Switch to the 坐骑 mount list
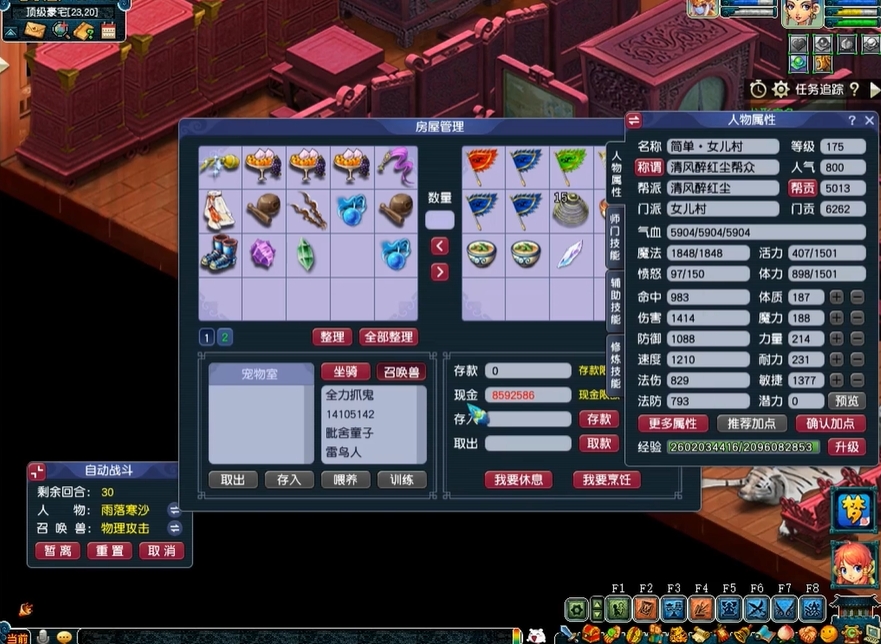 click(x=345, y=372)
